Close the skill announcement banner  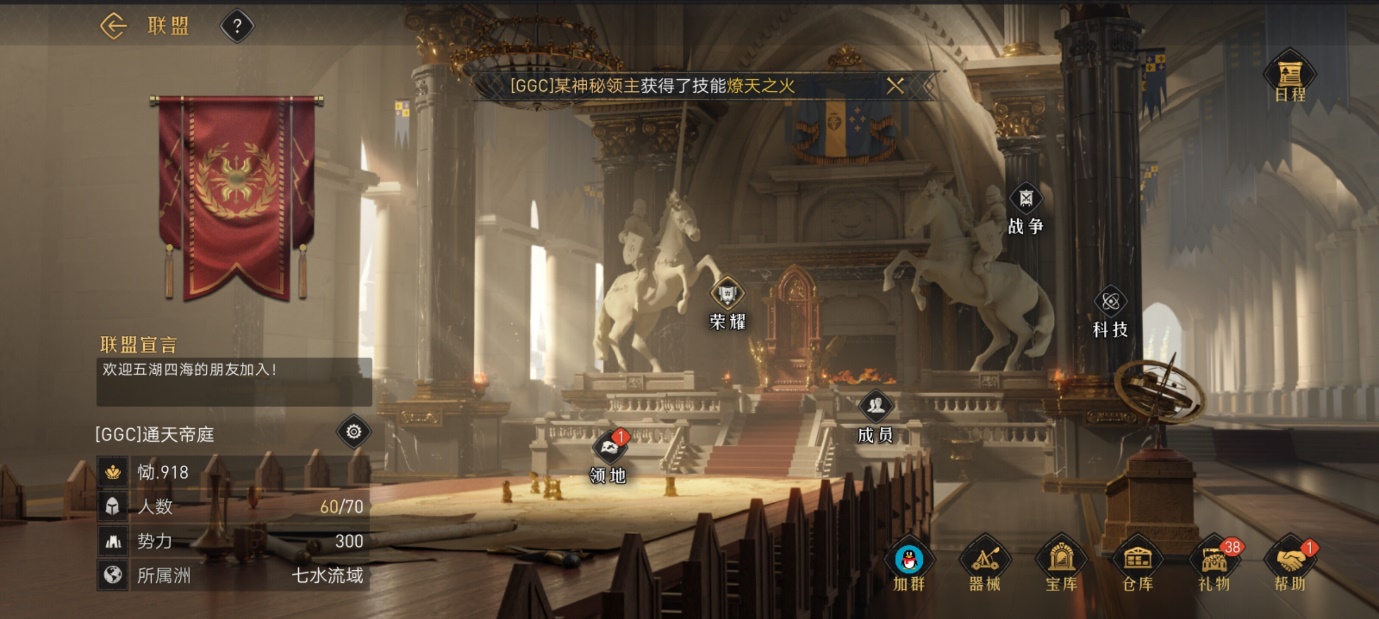click(895, 86)
